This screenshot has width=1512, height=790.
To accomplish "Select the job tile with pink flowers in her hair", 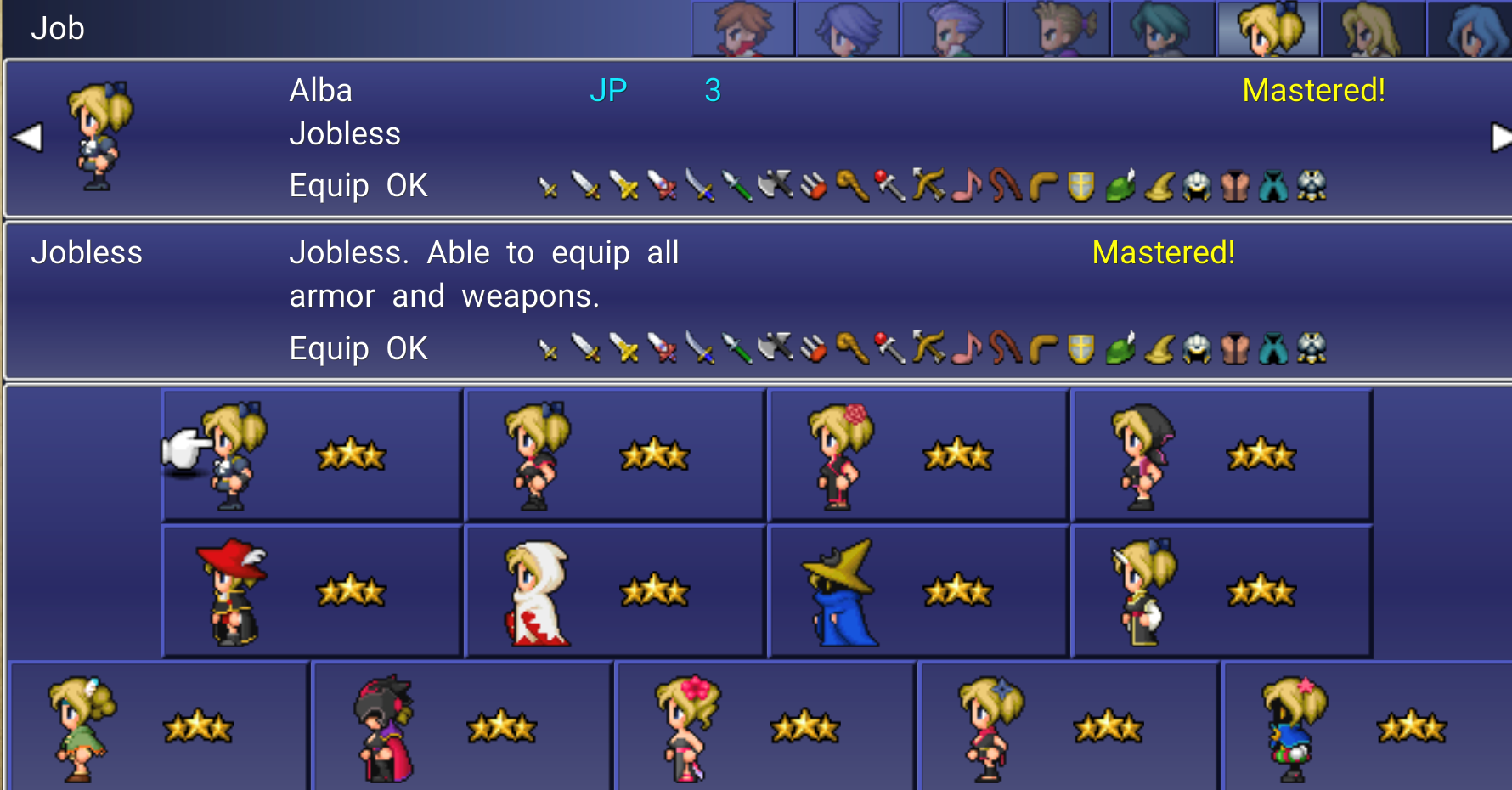I will [x=766, y=727].
